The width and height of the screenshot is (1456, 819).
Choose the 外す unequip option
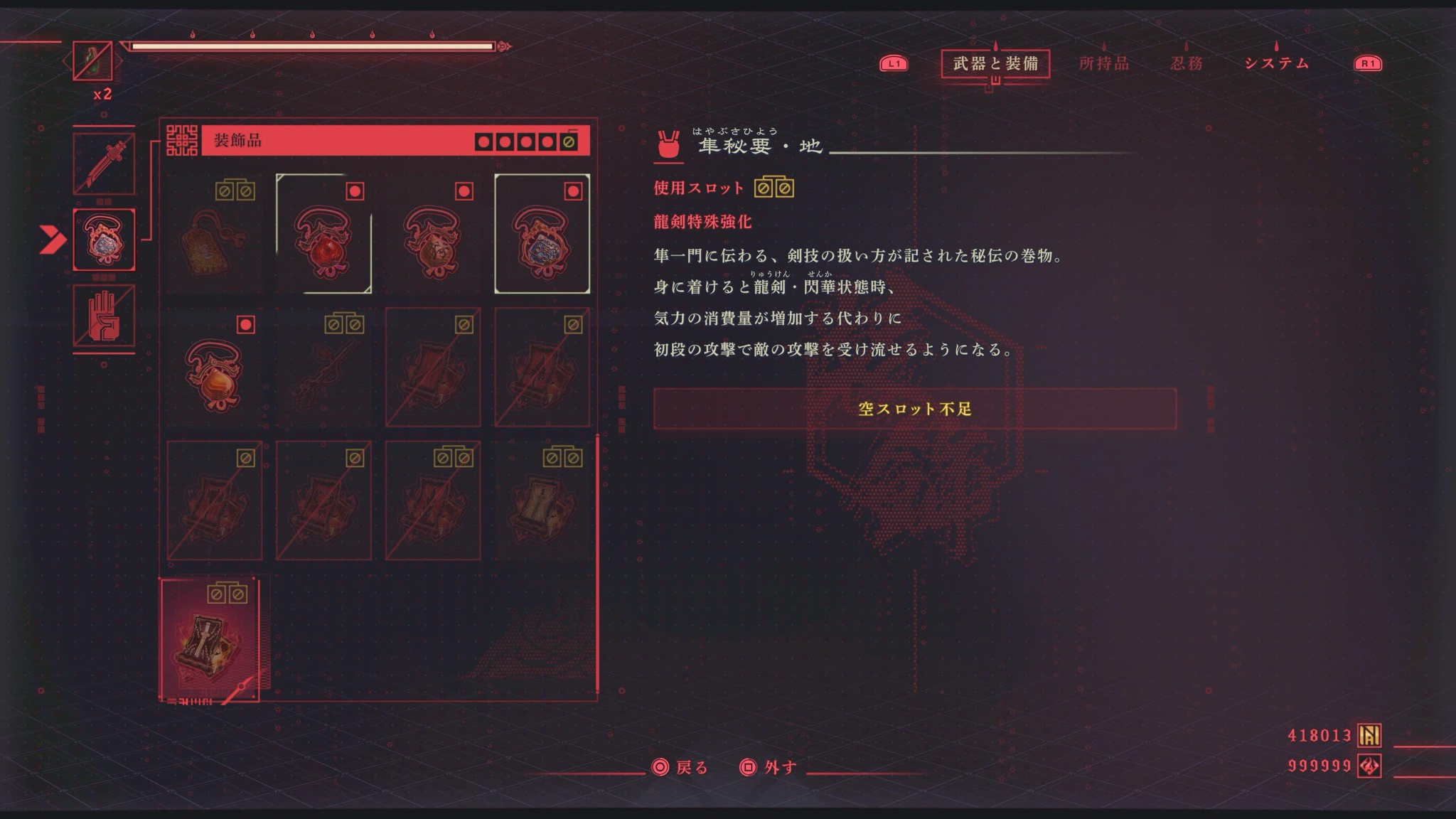769,768
